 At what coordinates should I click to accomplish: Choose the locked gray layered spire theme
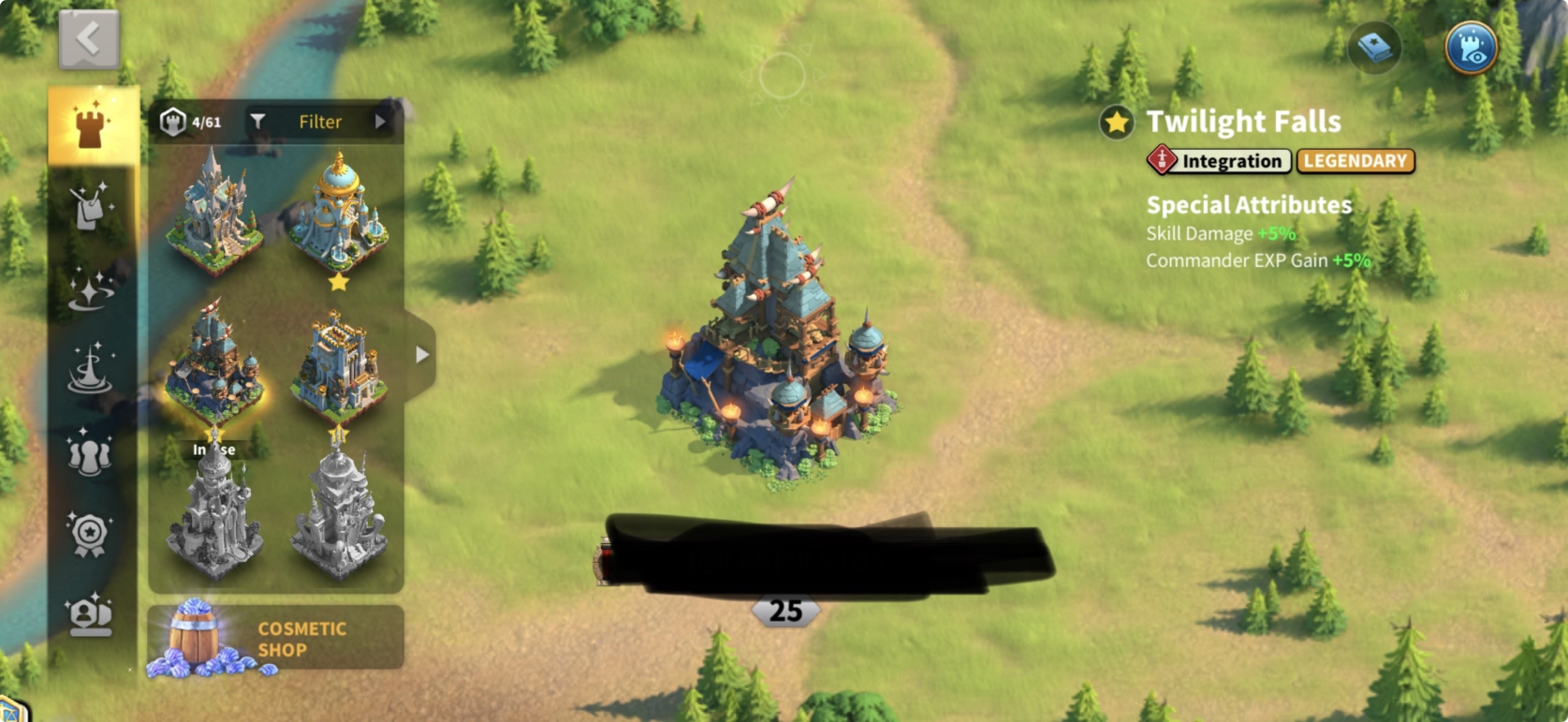[x=338, y=513]
